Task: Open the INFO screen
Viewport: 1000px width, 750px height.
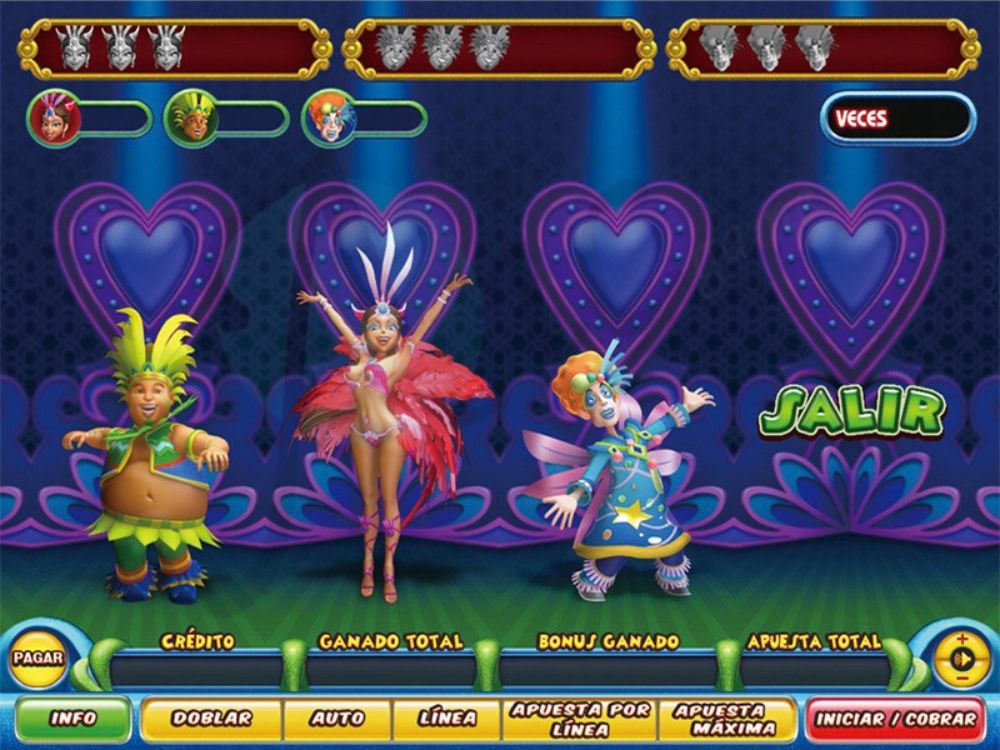Action: pos(73,718)
